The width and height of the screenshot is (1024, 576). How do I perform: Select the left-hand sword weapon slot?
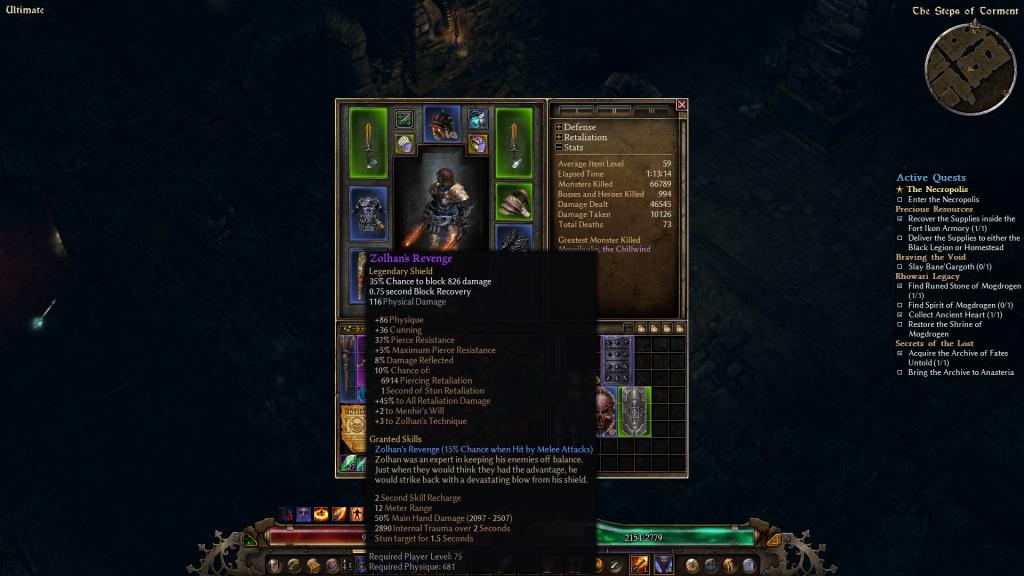point(368,142)
